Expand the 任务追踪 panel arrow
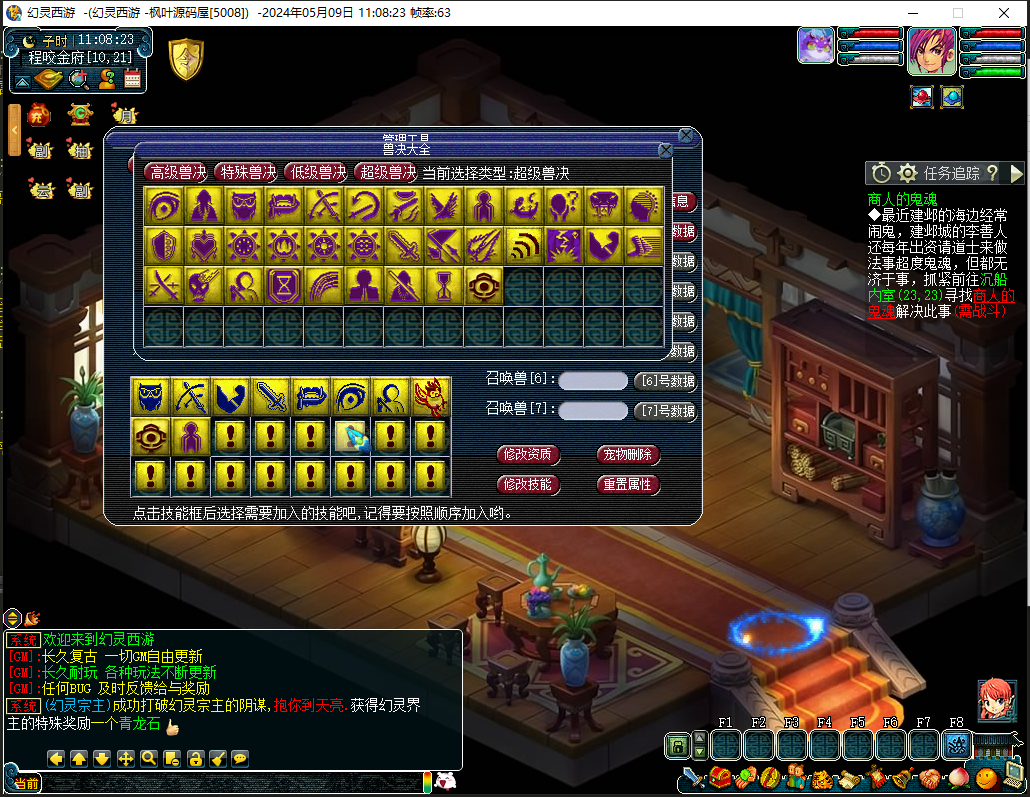 pos(1017,173)
